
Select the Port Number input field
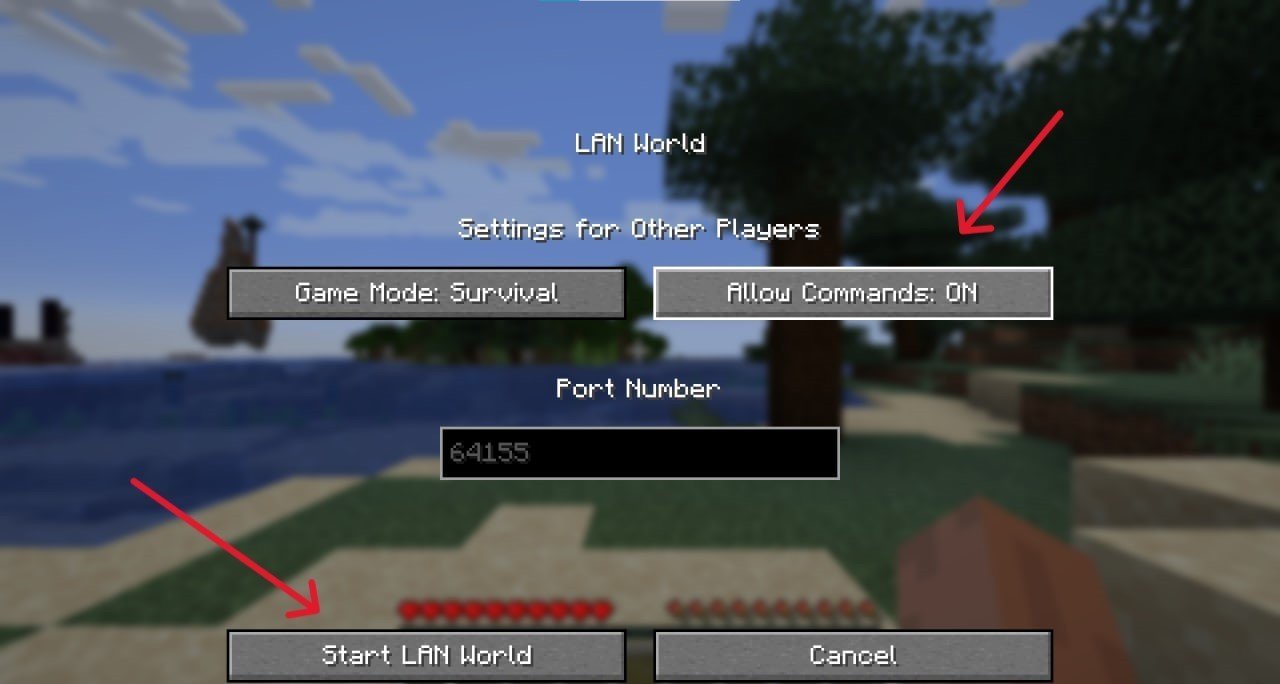639,453
